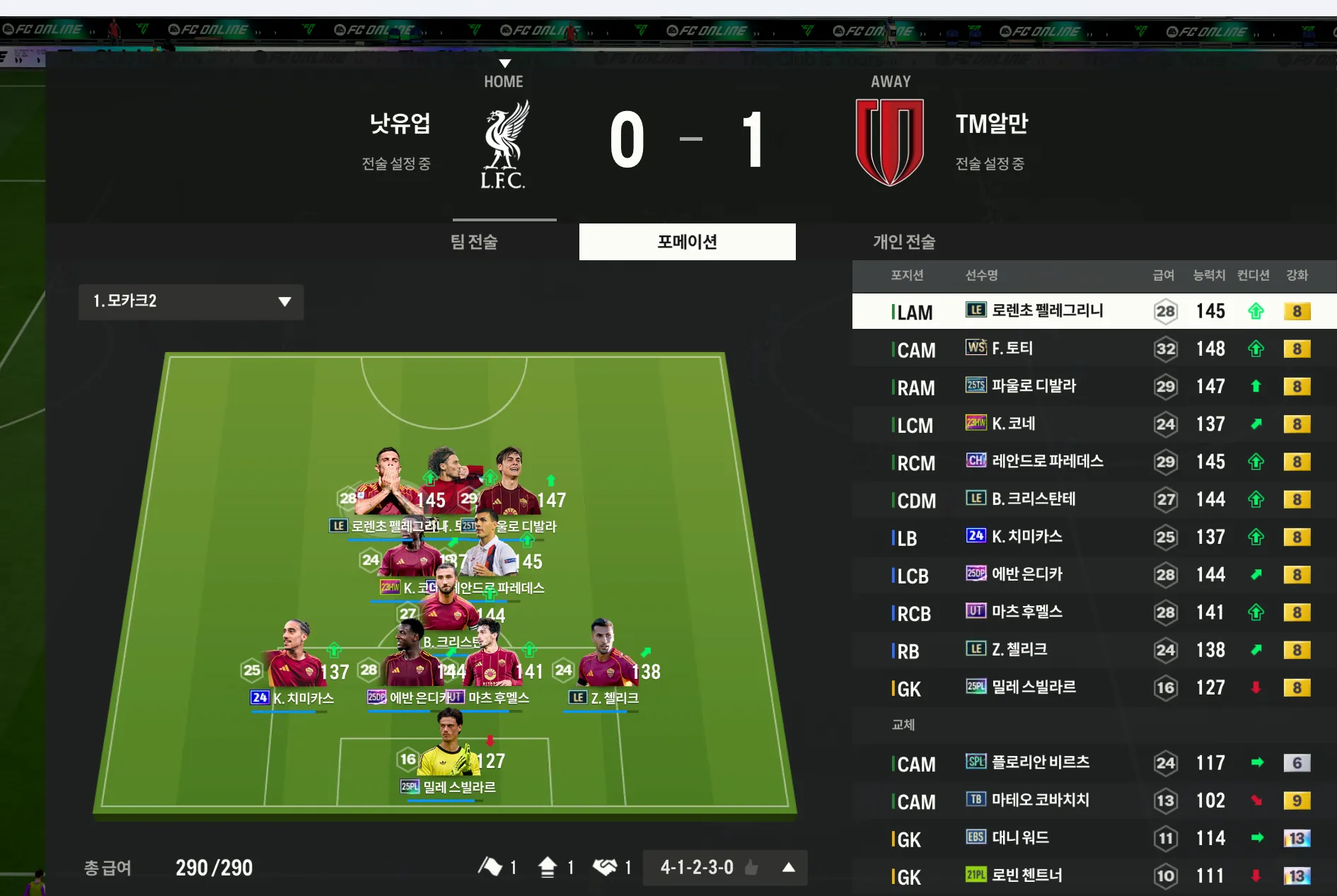The width and height of the screenshot is (1337, 896).
Task: Switch to the 팀 전술 tab
Action: (474, 242)
